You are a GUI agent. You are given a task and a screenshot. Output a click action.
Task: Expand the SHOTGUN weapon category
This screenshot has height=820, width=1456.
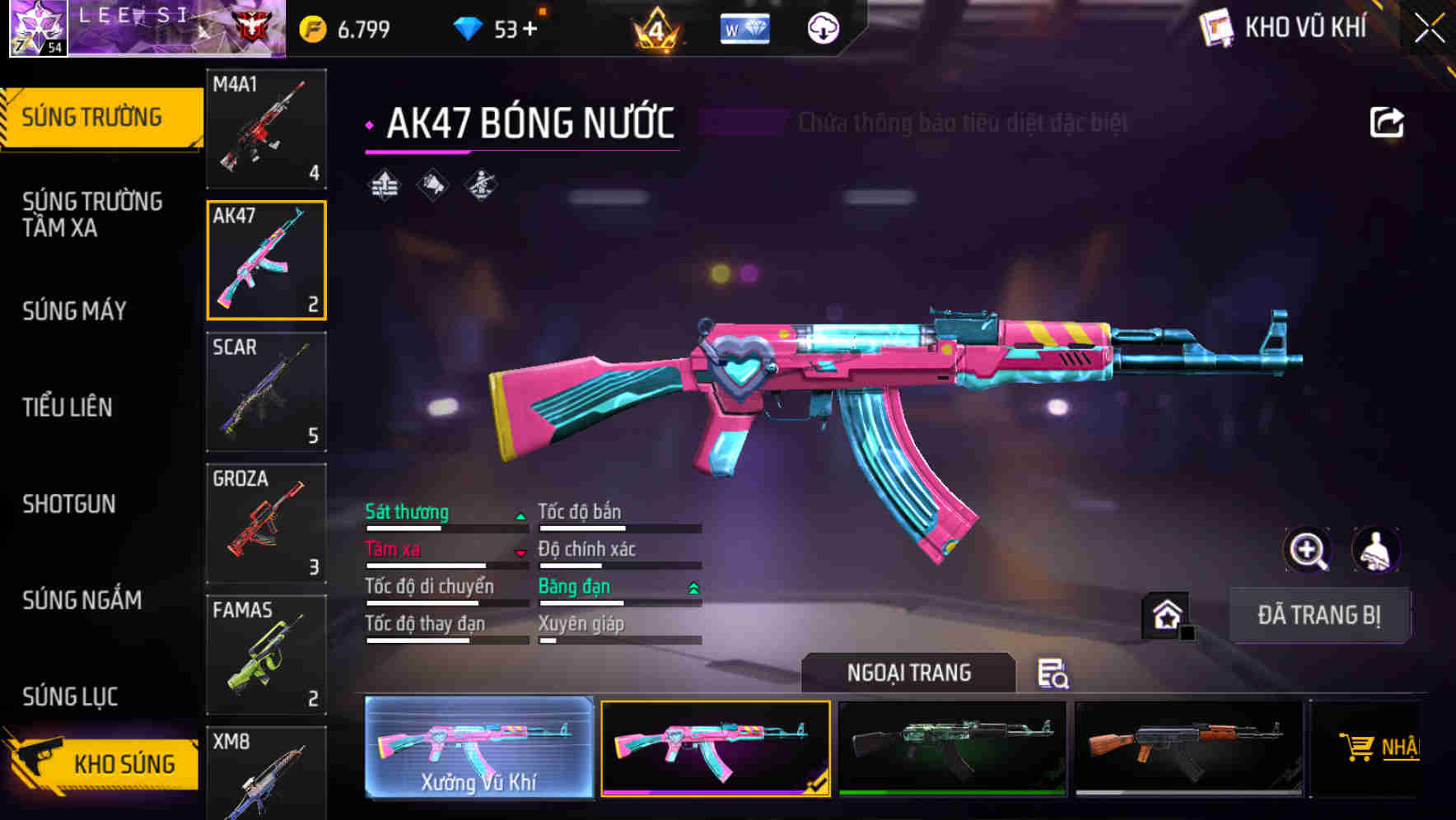point(69,504)
